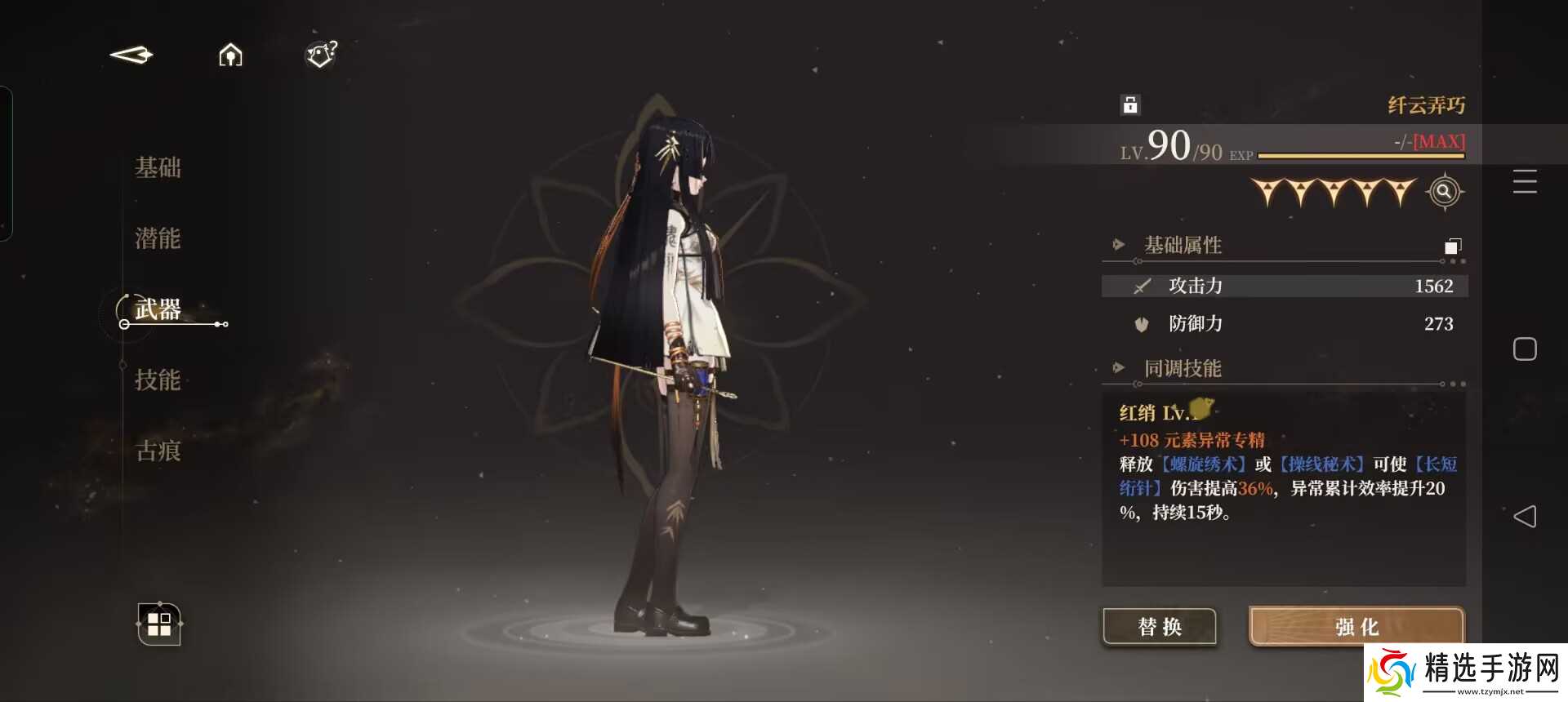
Task: Inspect the weapon with the magnifier icon
Action: pos(1444,192)
